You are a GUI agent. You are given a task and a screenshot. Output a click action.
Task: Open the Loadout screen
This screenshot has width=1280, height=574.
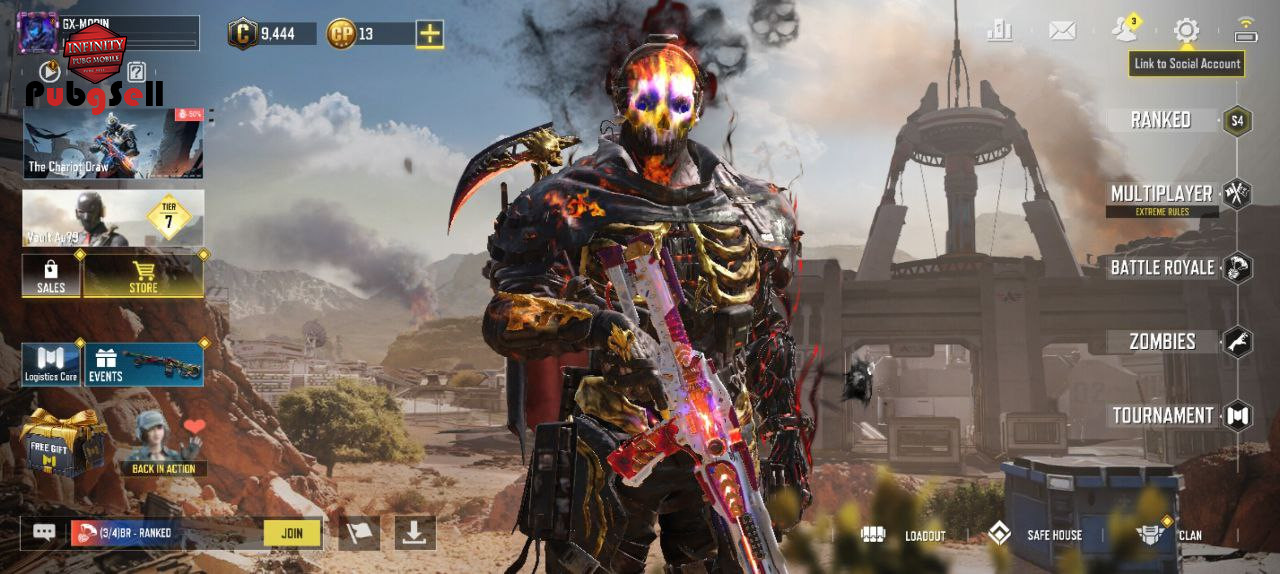905,535
